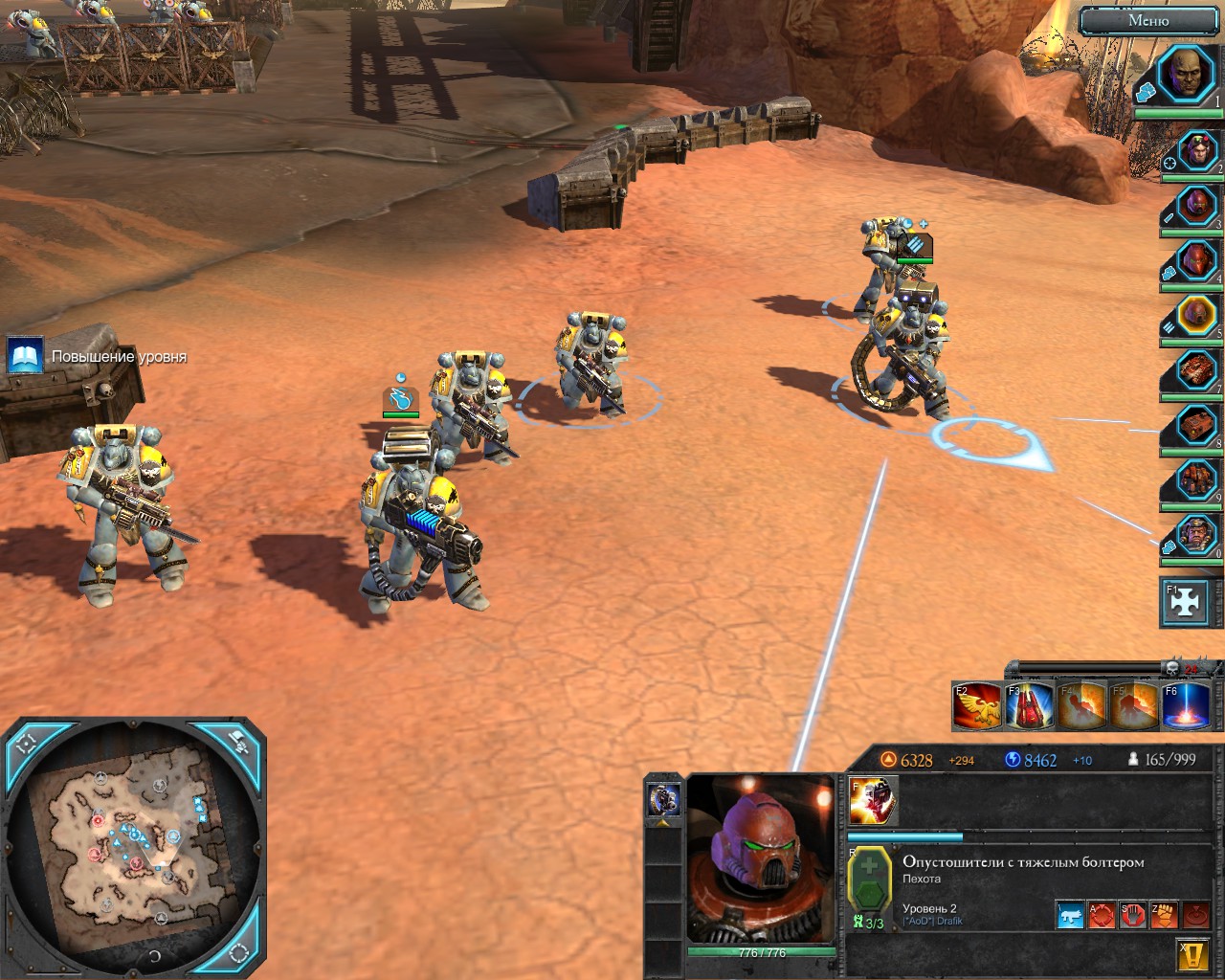The height and width of the screenshot is (980, 1225).
Task: Select the goggled scout squad portrait numbered 2
Action: click(x=1195, y=152)
